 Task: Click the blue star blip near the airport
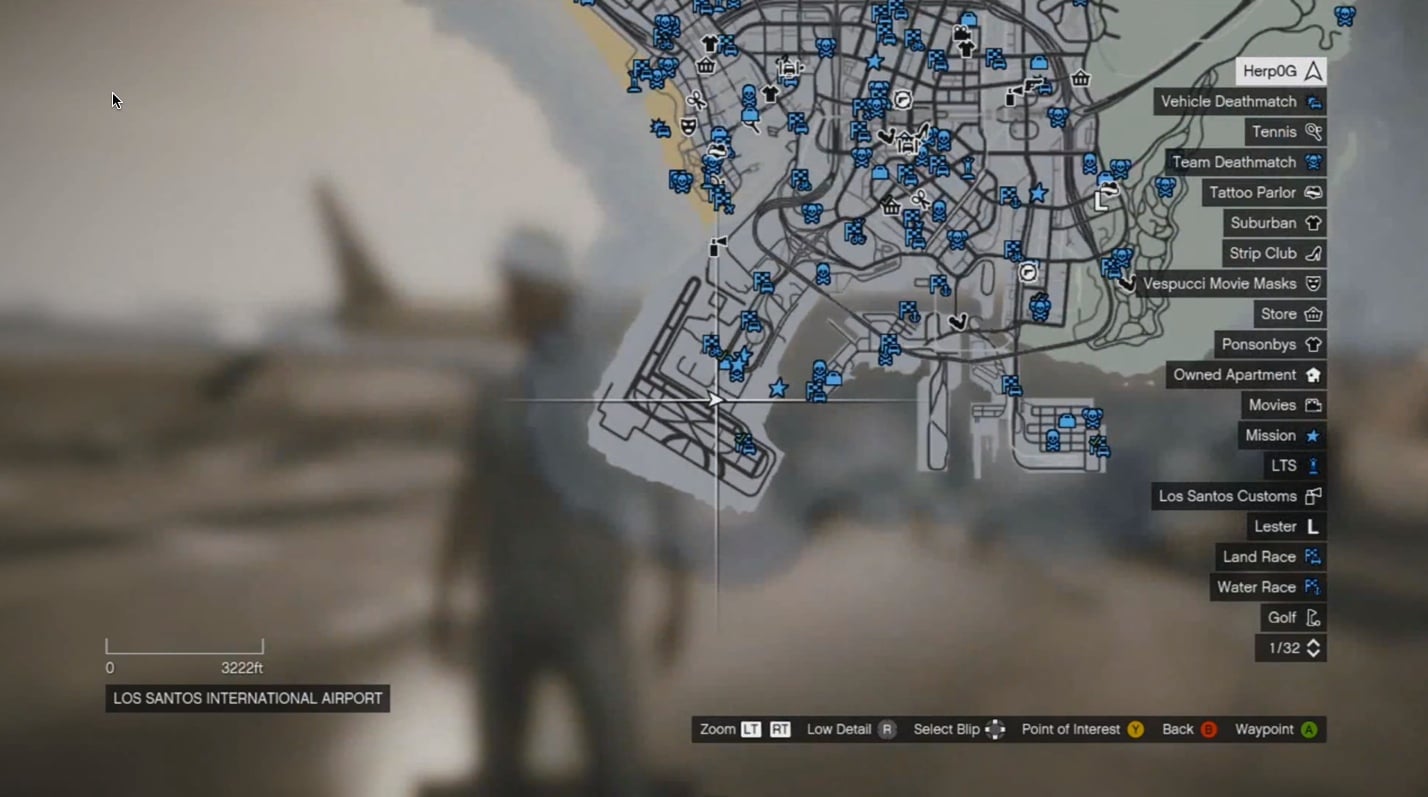coord(778,388)
